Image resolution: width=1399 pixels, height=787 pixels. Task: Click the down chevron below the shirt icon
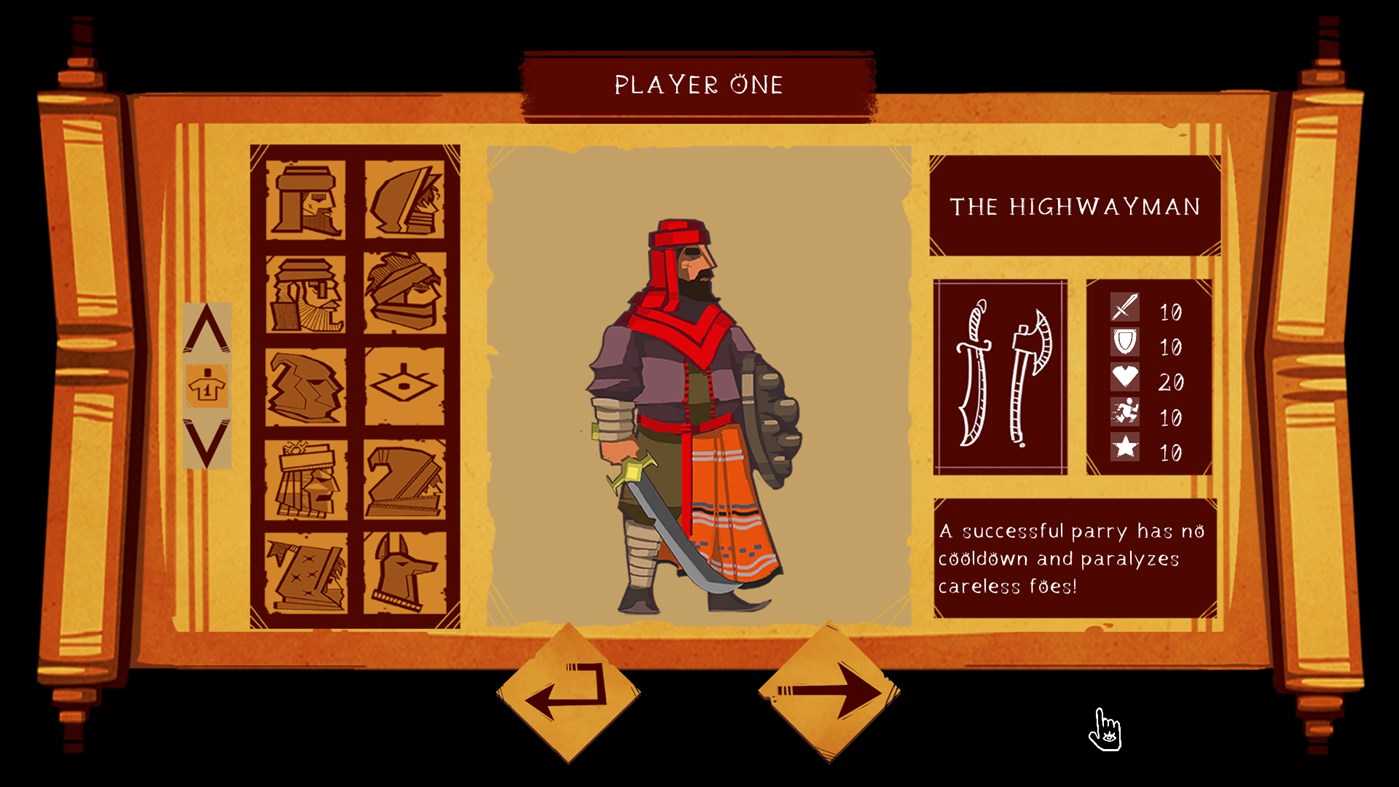point(207,440)
